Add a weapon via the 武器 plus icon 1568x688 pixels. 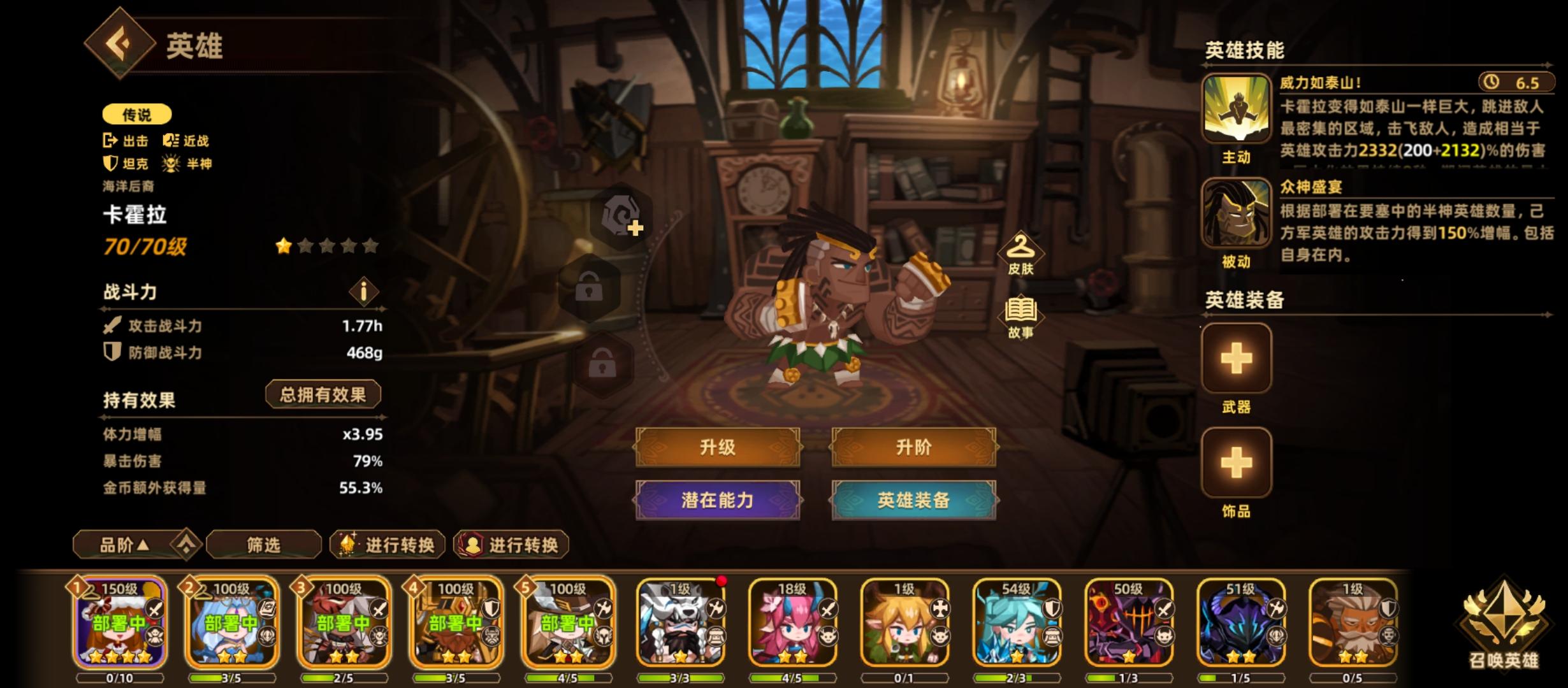pyautogui.click(x=1235, y=359)
